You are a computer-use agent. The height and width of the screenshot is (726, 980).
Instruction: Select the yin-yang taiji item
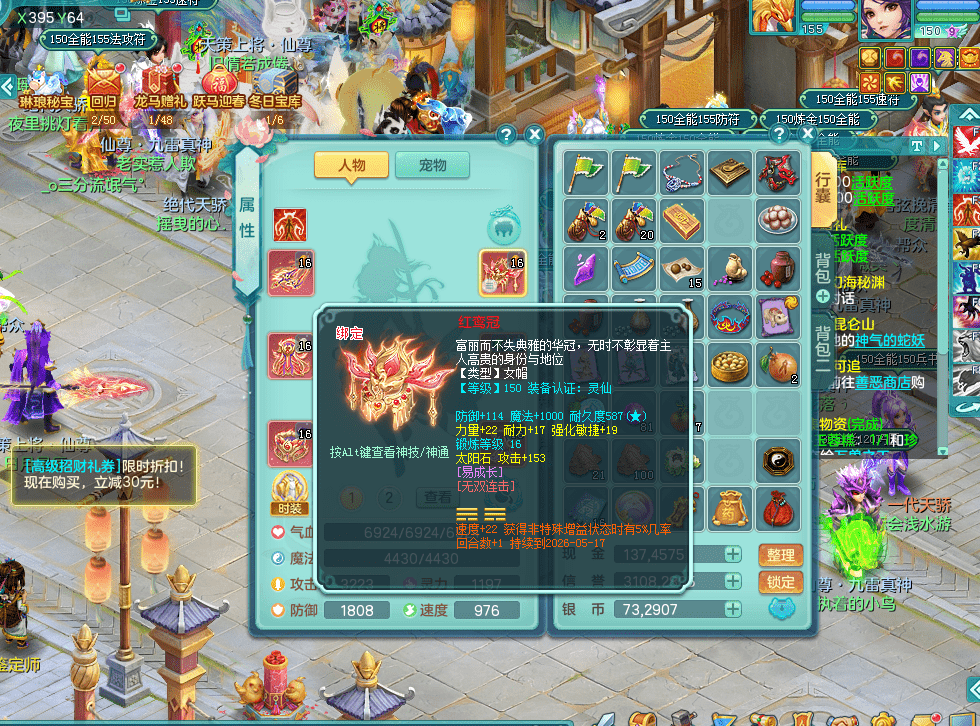tap(778, 461)
